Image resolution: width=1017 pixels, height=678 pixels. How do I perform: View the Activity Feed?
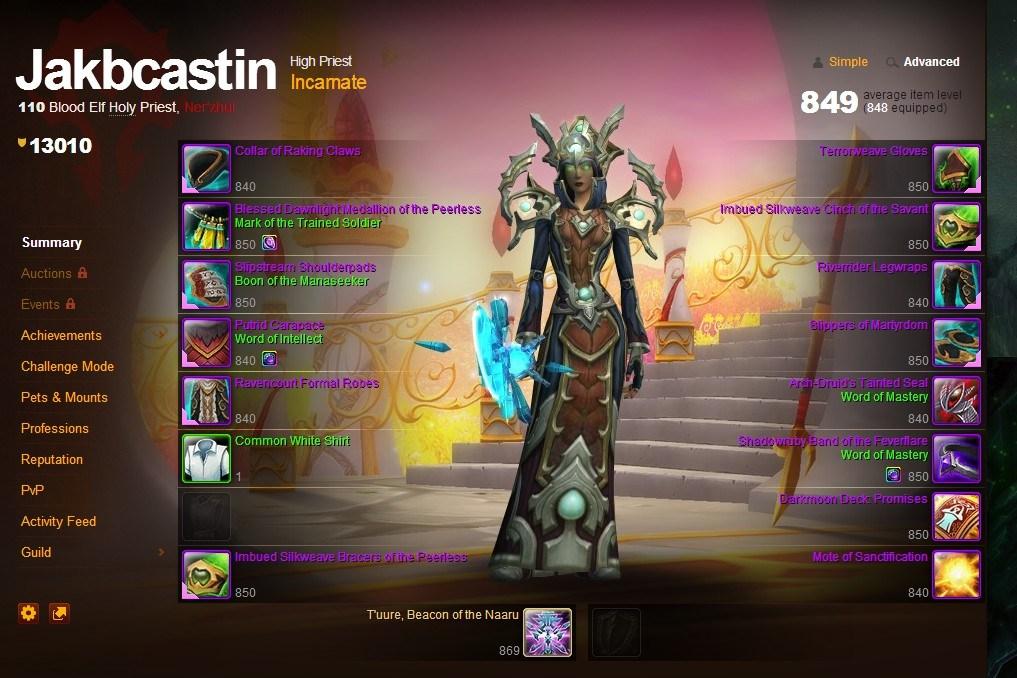pos(58,521)
